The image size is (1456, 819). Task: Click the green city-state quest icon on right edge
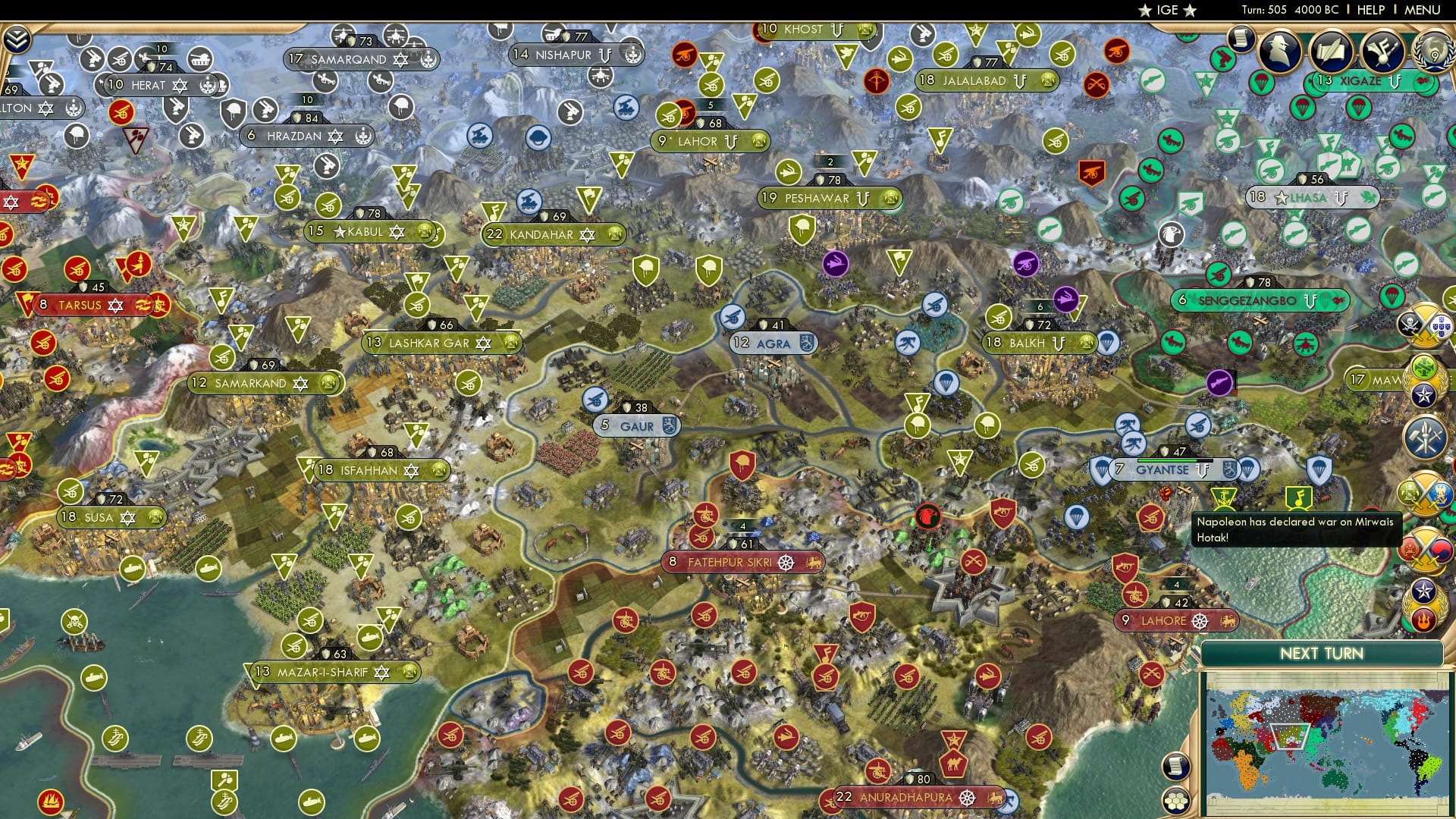(1423, 367)
